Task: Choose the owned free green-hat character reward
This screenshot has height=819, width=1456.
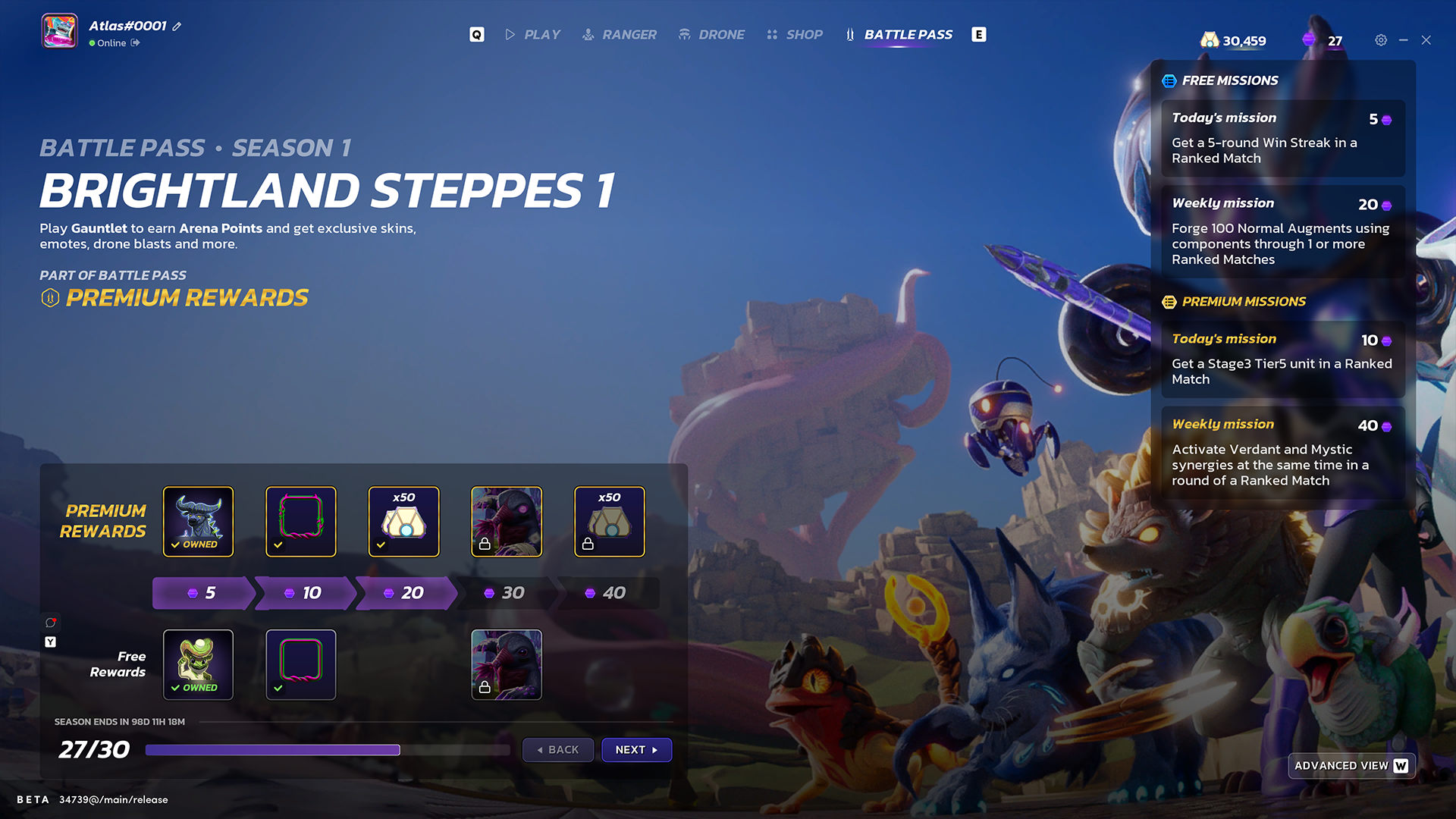Action: 199,664
